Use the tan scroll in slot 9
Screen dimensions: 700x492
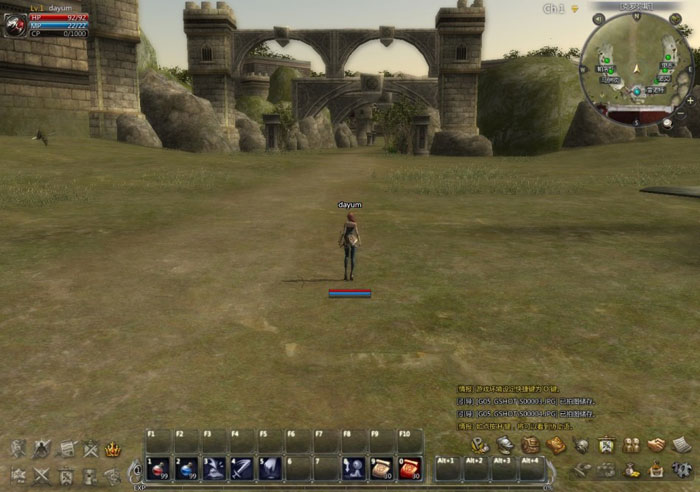(x=382, y=468)
